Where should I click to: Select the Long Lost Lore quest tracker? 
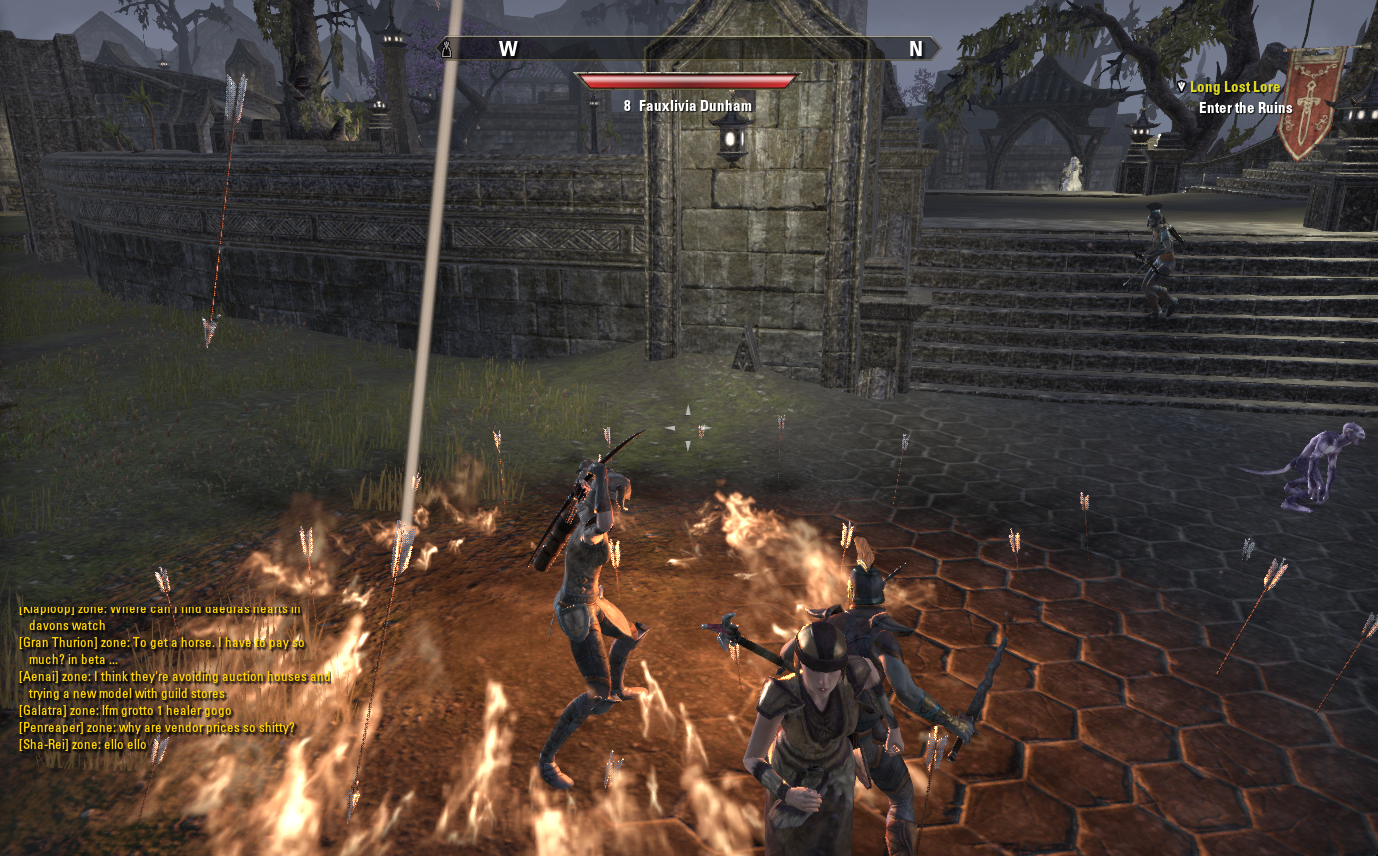click(x=1234, y=88)
